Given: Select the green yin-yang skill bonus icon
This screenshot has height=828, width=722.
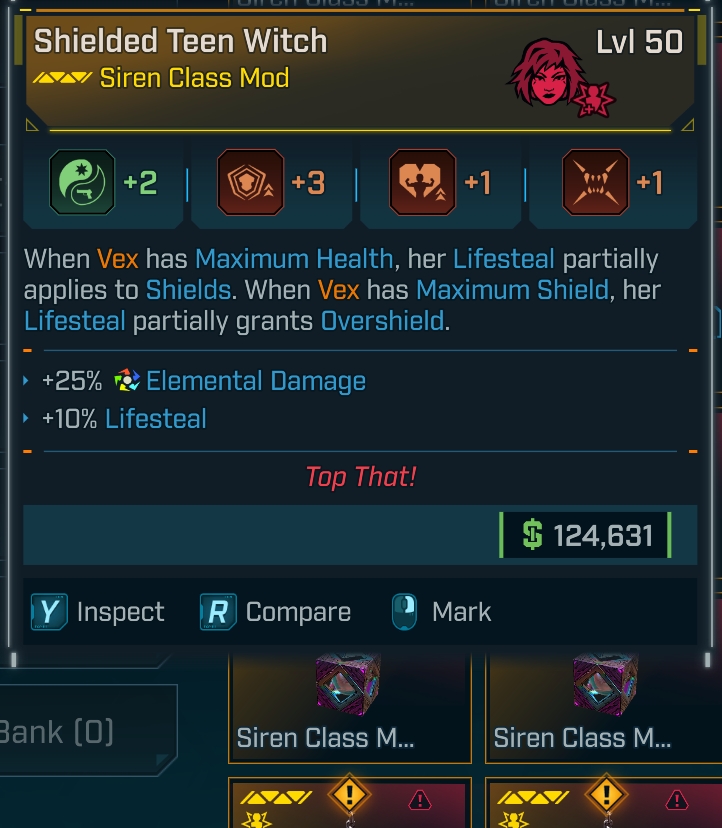Looking at the screenshot, I should (x=83, y=183).
